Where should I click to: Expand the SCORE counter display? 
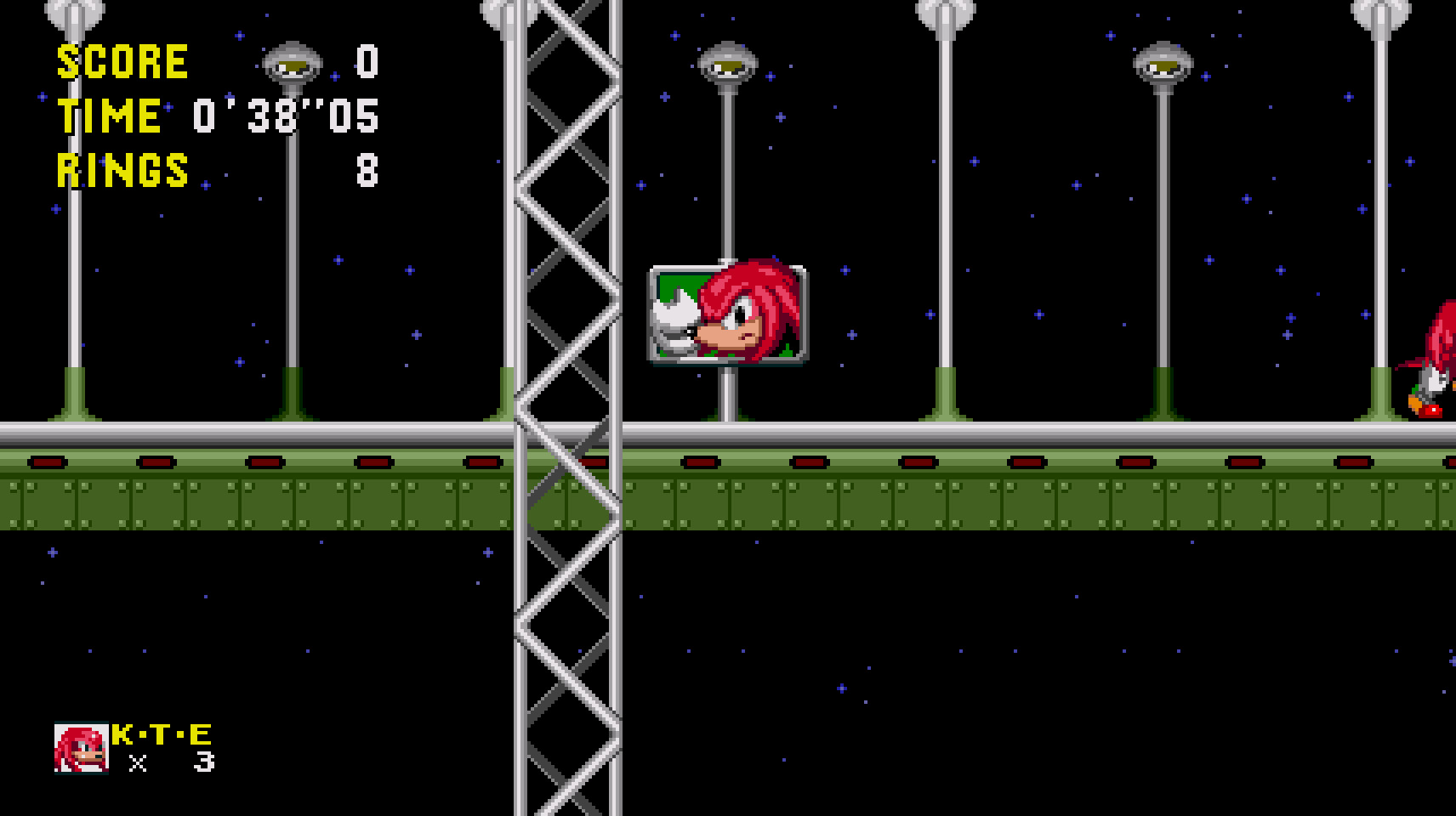(213, 59)
